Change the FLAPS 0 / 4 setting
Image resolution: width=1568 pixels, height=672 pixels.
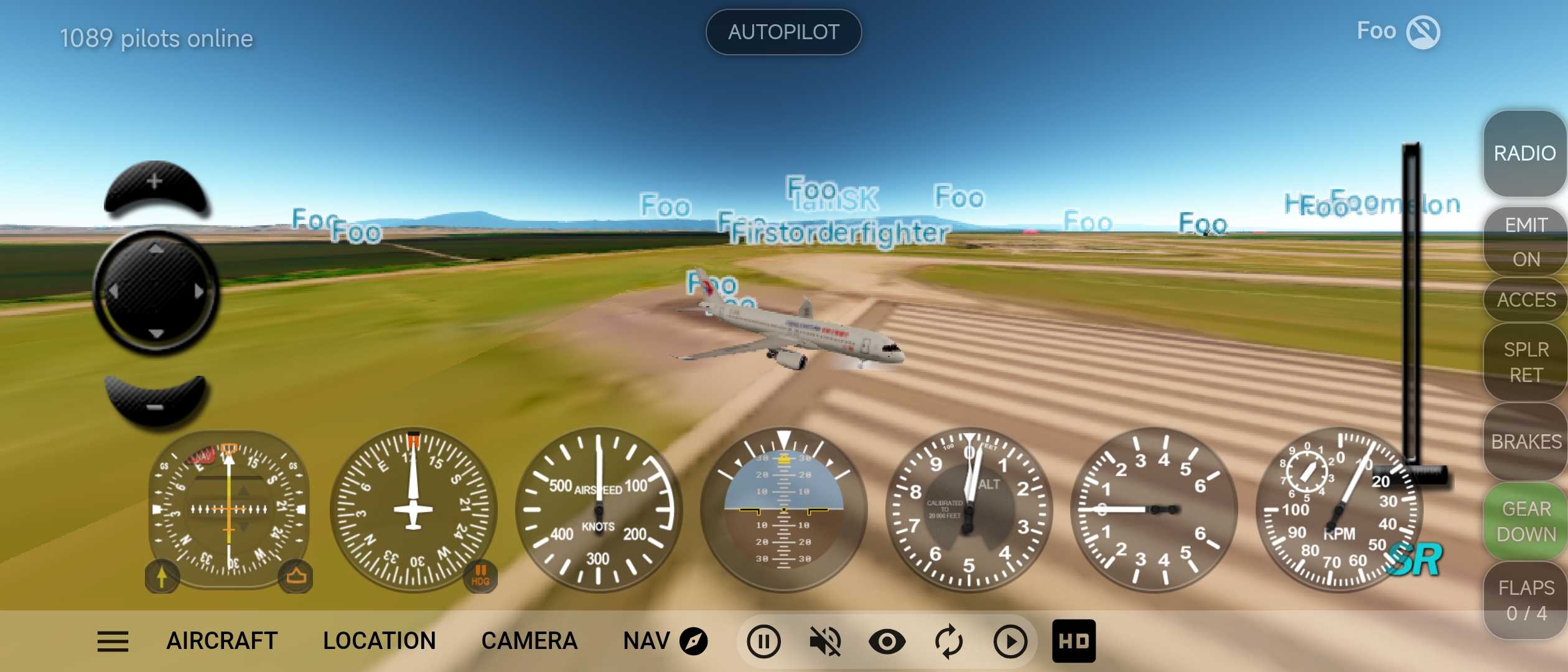tap(1525, 600)
